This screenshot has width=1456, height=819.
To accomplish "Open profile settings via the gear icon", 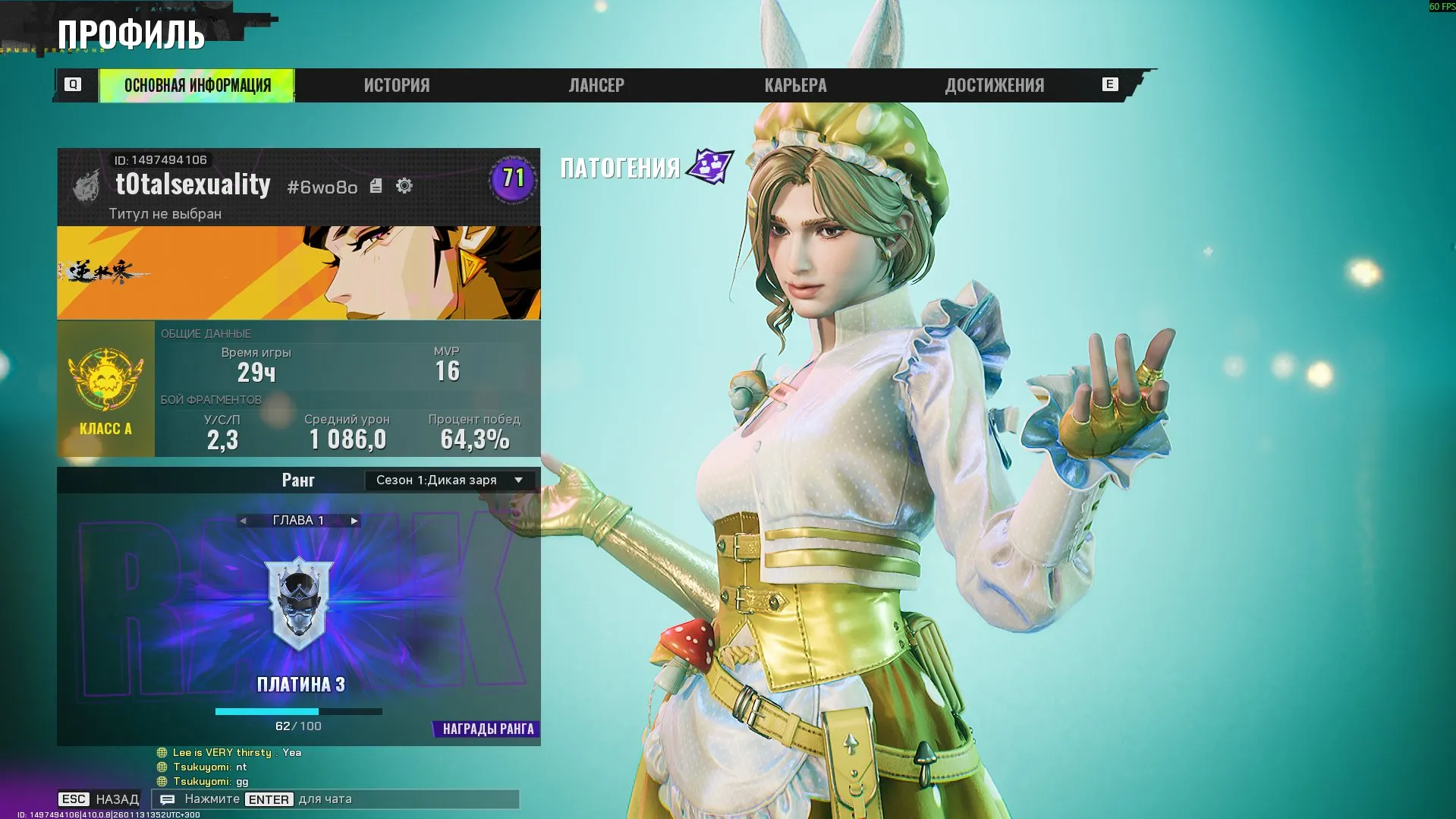I will coord(404,184).
